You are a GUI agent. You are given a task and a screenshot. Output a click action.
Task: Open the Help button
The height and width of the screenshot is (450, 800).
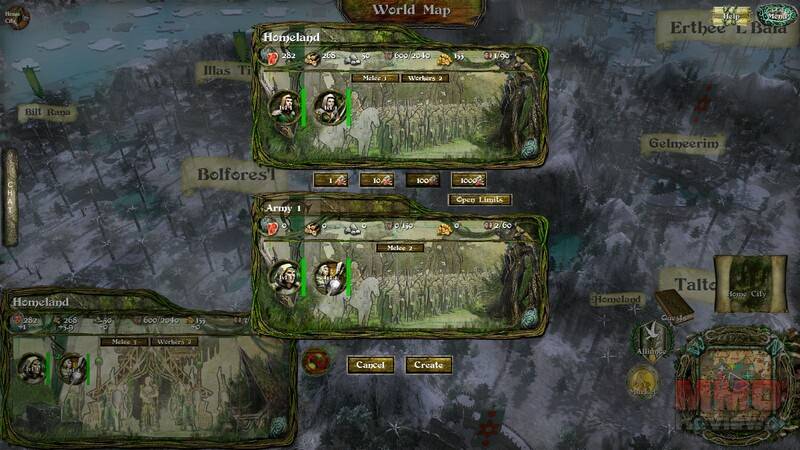coord(731,16)
